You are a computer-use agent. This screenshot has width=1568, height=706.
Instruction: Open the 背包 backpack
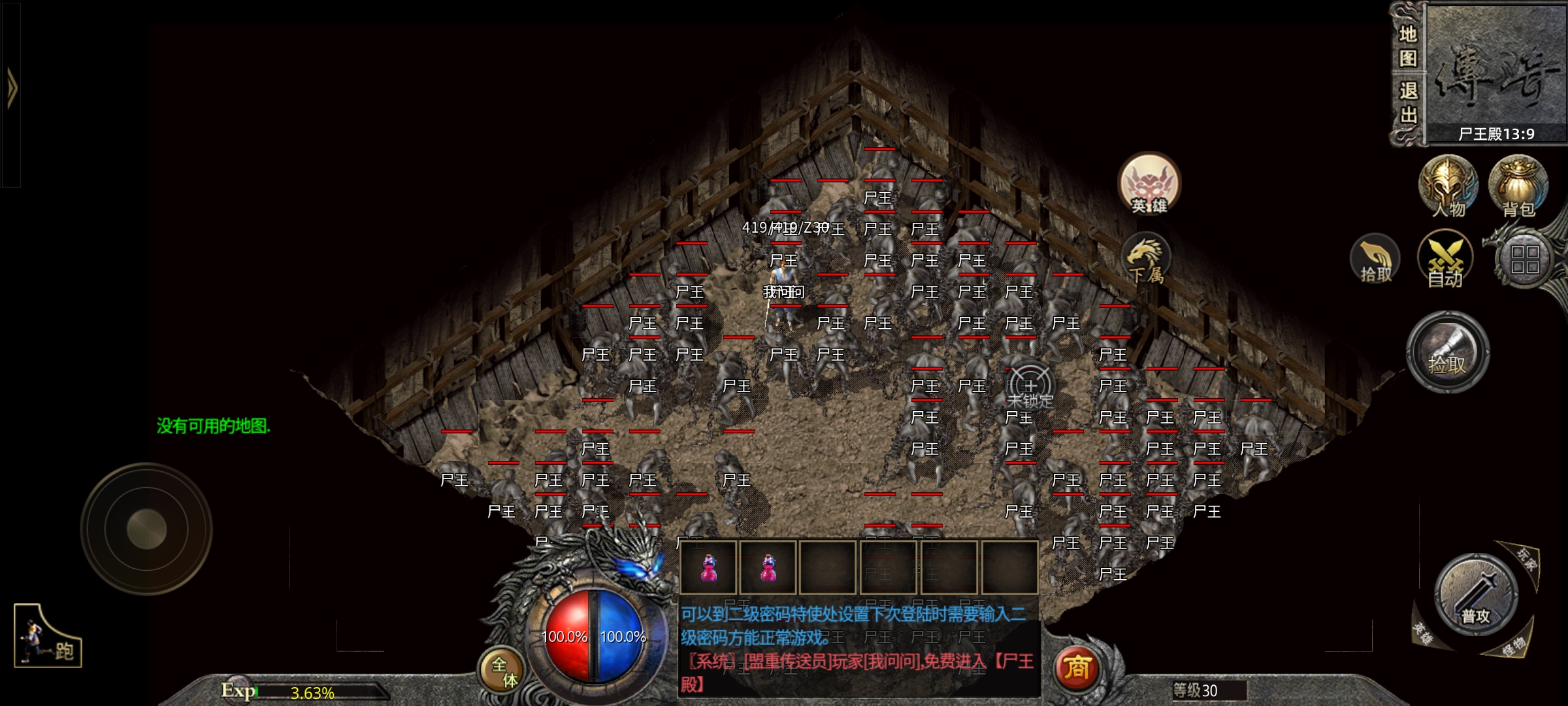pyautogui.click(x=1518, y=186)
